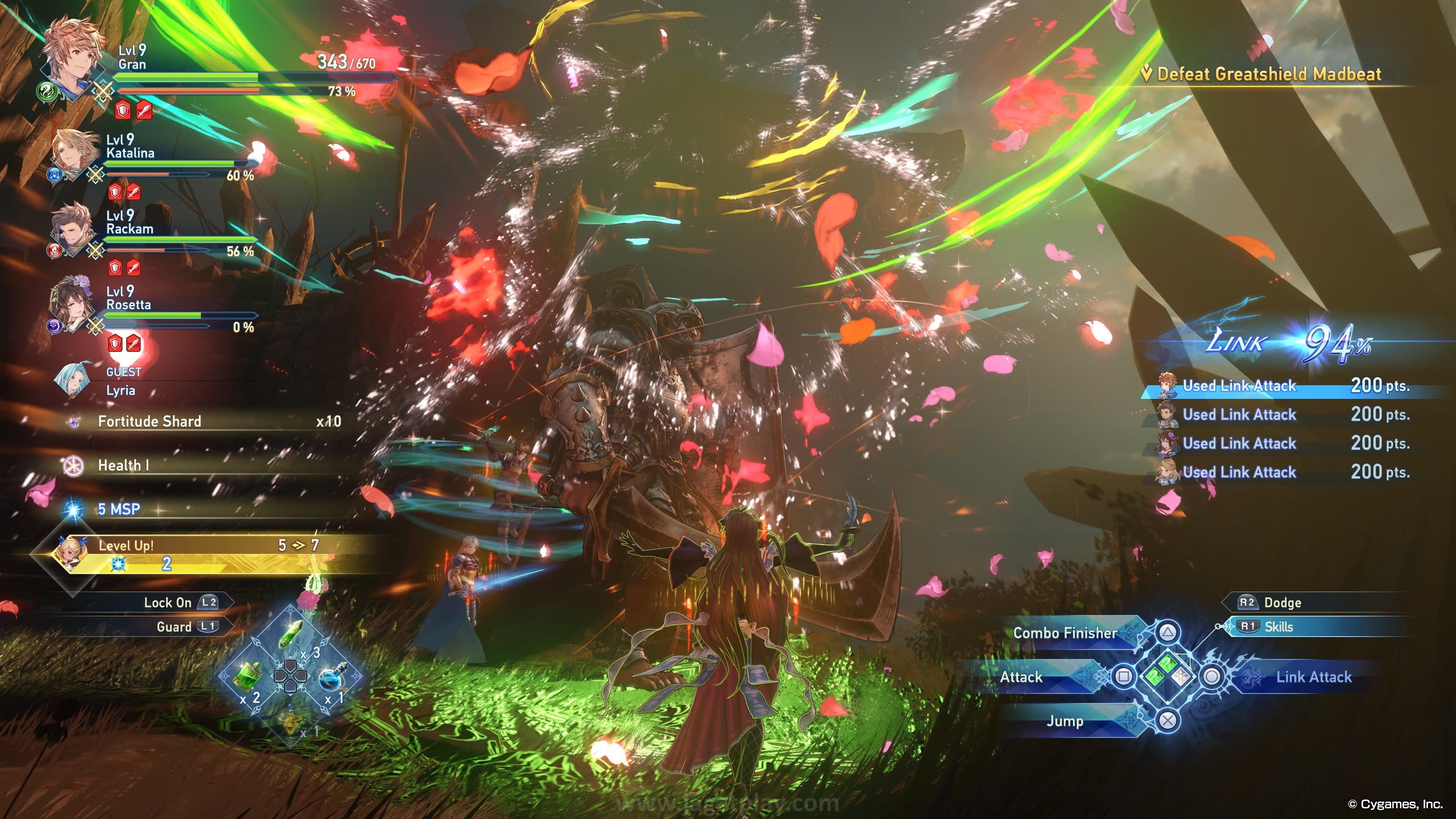Open the Defeat Greatshield Madbeat objective
The height and width of the screenshot is (819, 1456).
pyautogui.click(x=1268, y=74)
